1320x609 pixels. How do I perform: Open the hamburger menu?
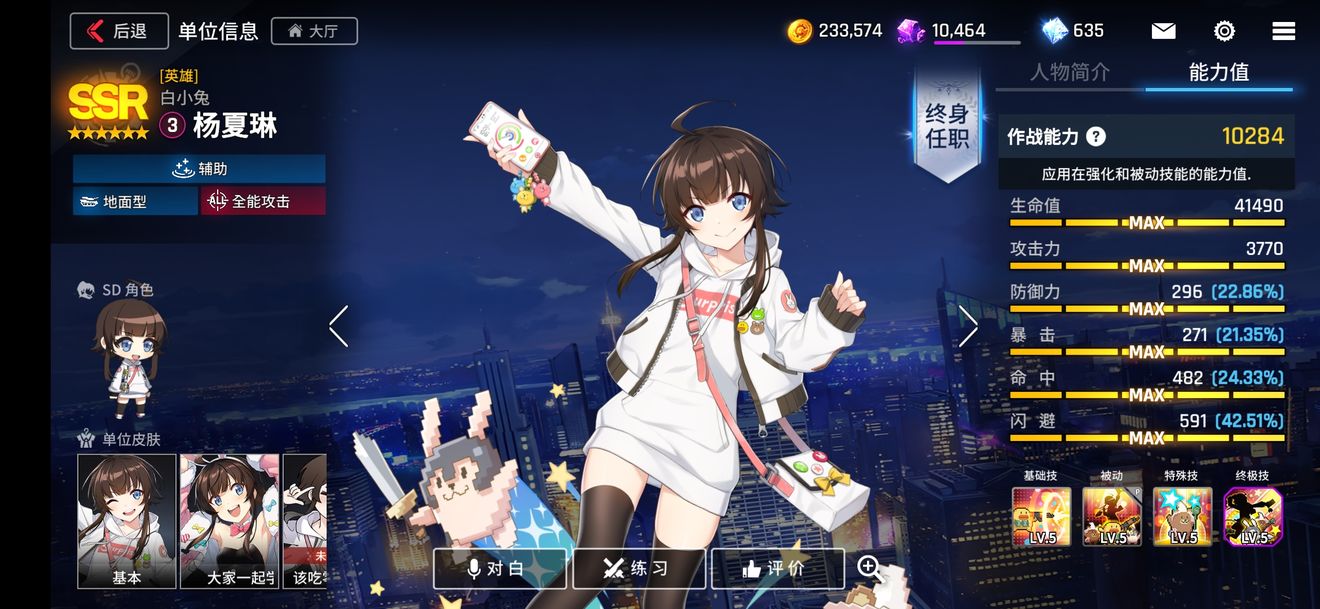pyautogui.click(x=1283, y=31)
